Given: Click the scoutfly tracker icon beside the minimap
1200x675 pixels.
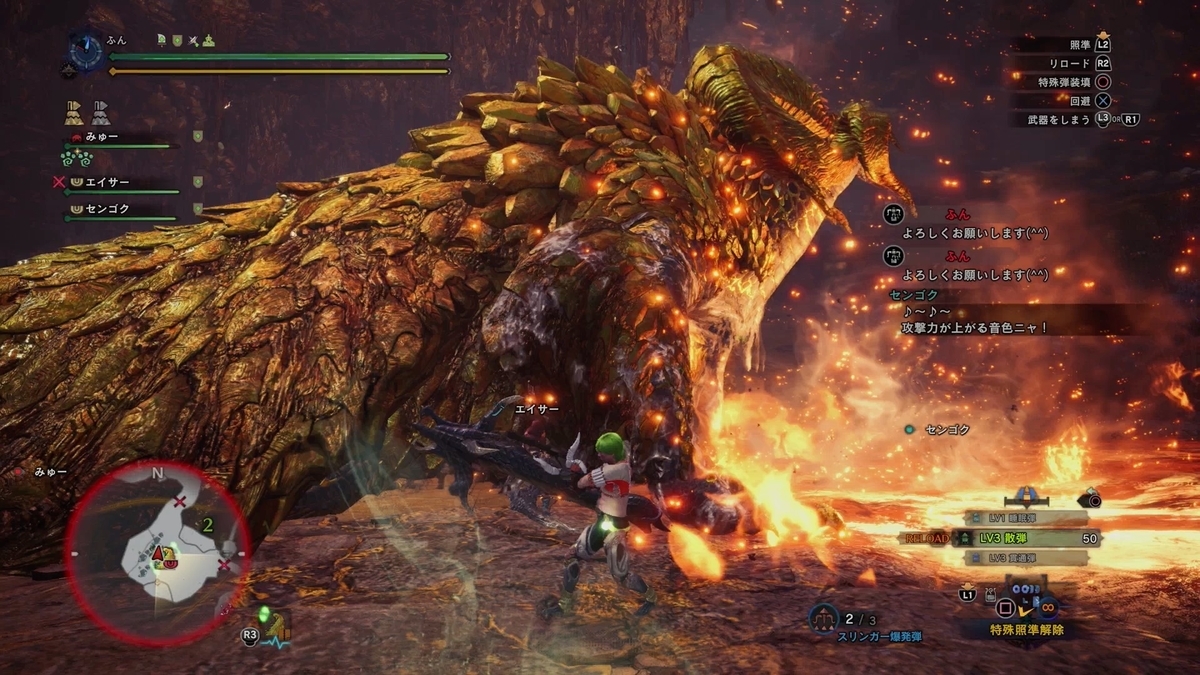Looking at the screenshot, I should pos(270,625).
